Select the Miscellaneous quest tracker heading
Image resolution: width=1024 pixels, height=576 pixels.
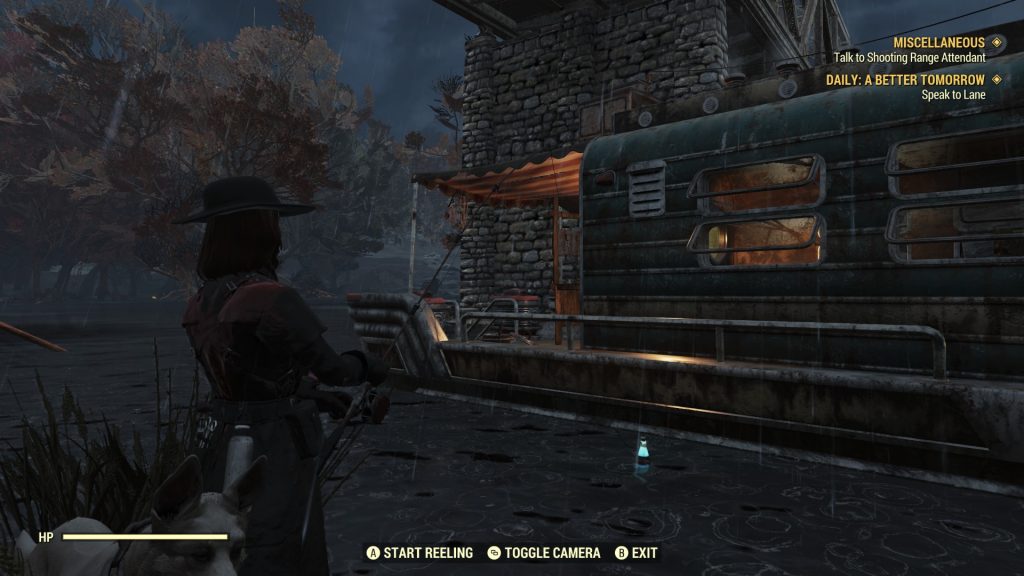(938, 43)
